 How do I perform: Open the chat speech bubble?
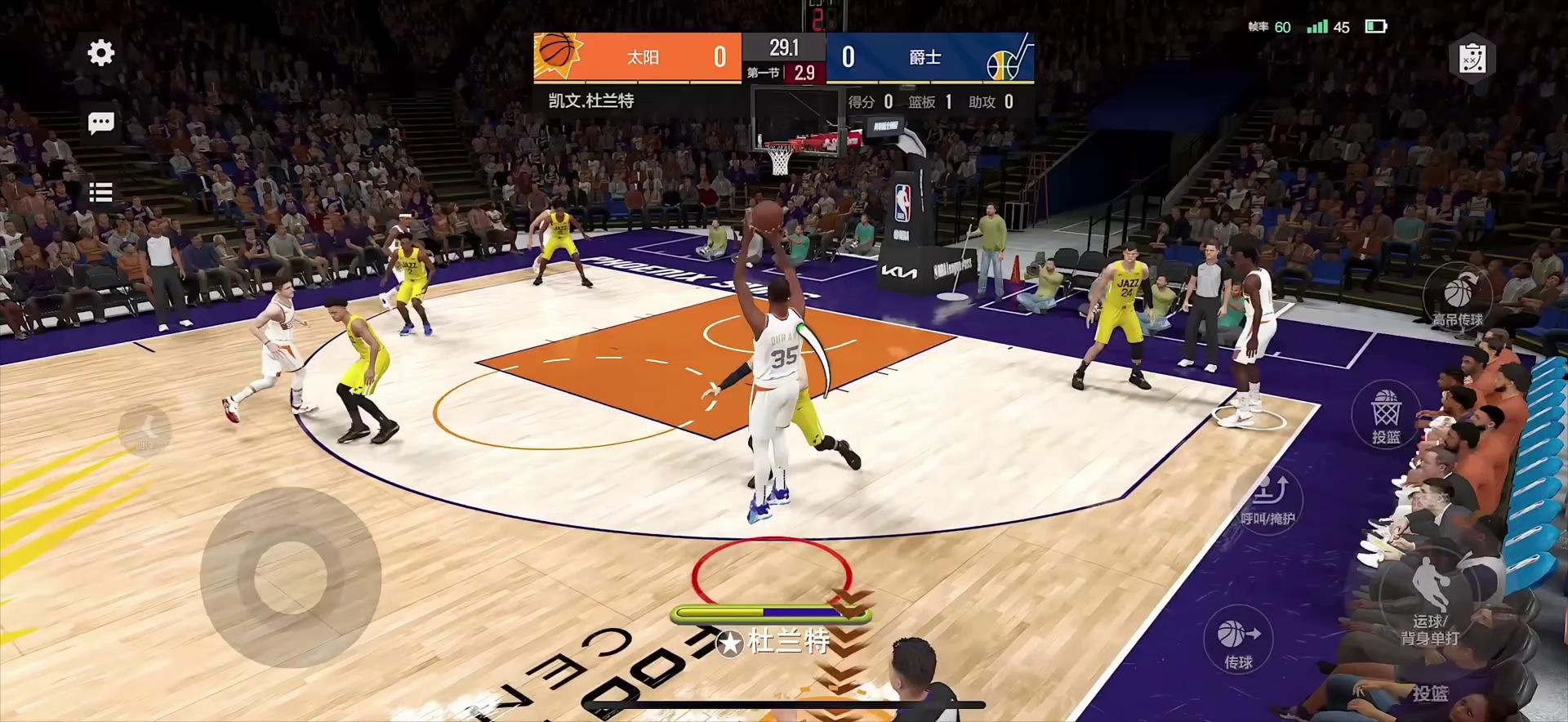coord(101,123)
